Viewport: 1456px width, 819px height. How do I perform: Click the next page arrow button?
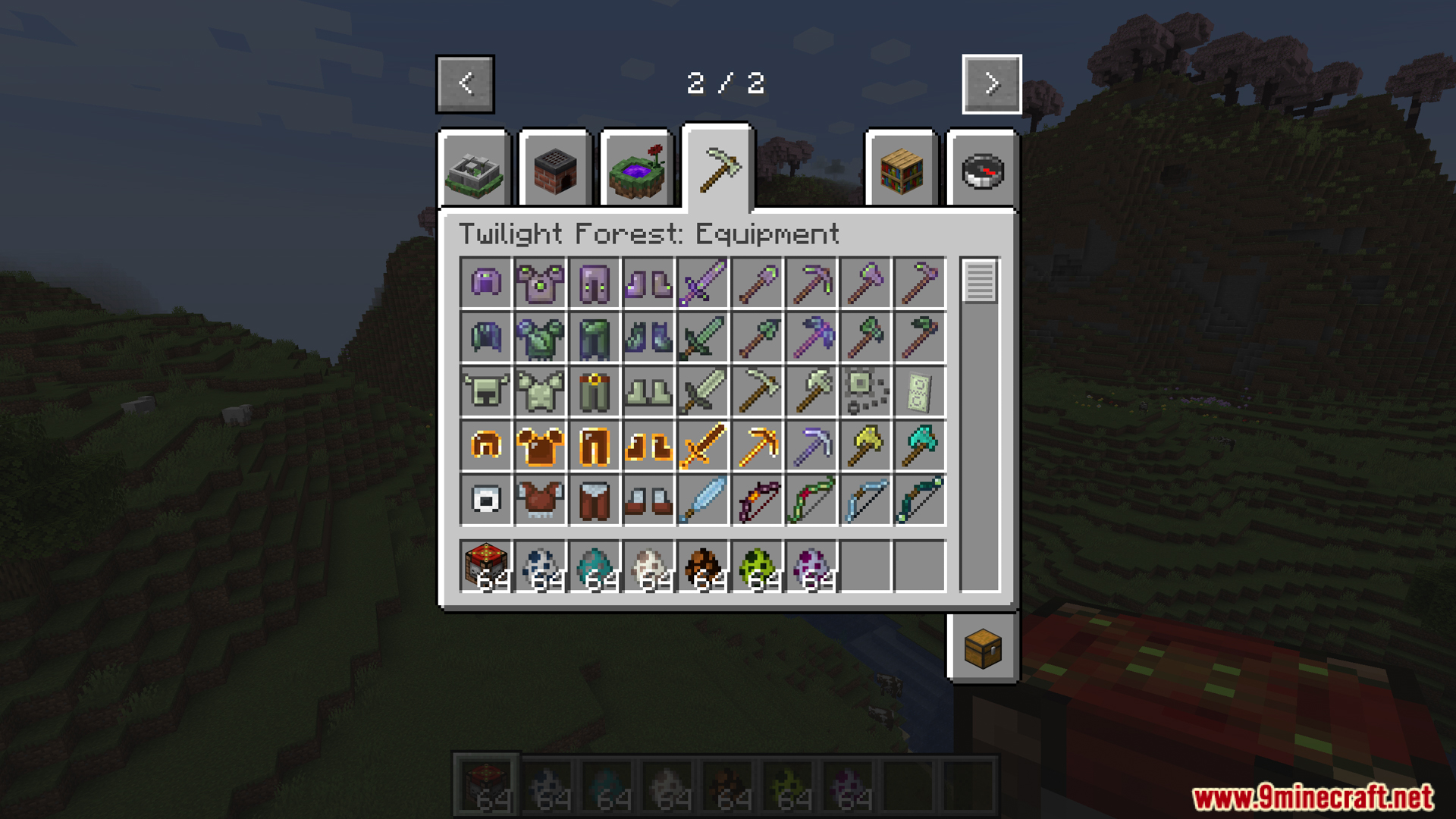click(x=991, y=83)
